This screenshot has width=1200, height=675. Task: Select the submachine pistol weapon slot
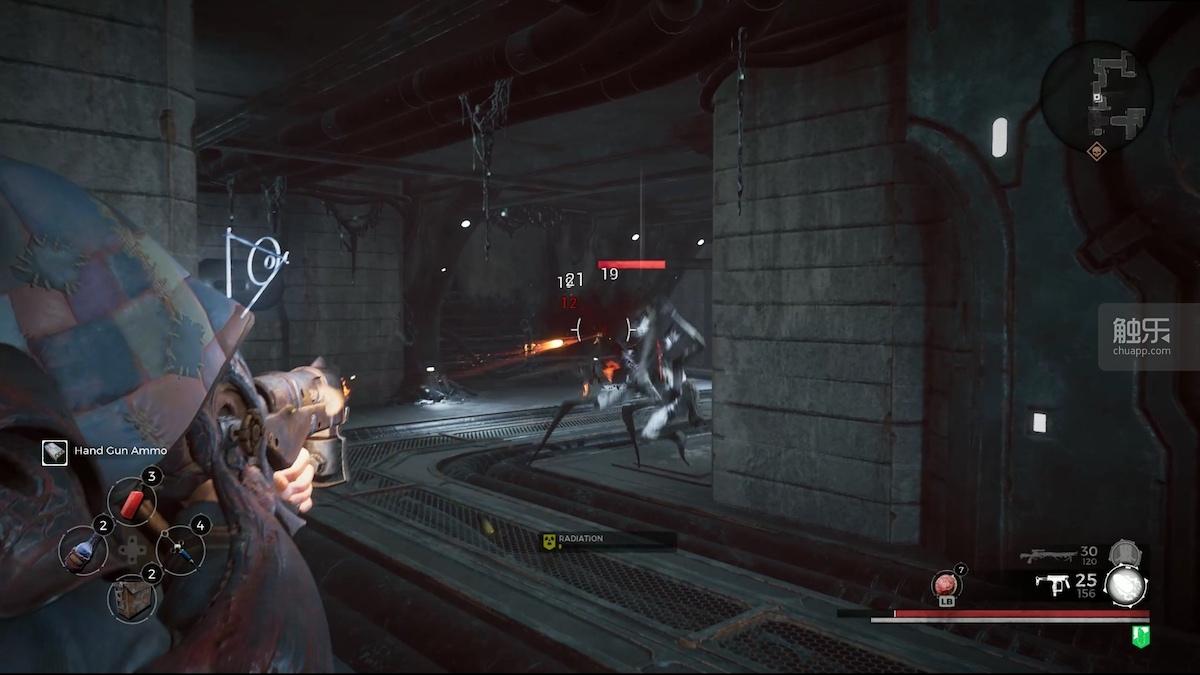(x=1052, y=586)
